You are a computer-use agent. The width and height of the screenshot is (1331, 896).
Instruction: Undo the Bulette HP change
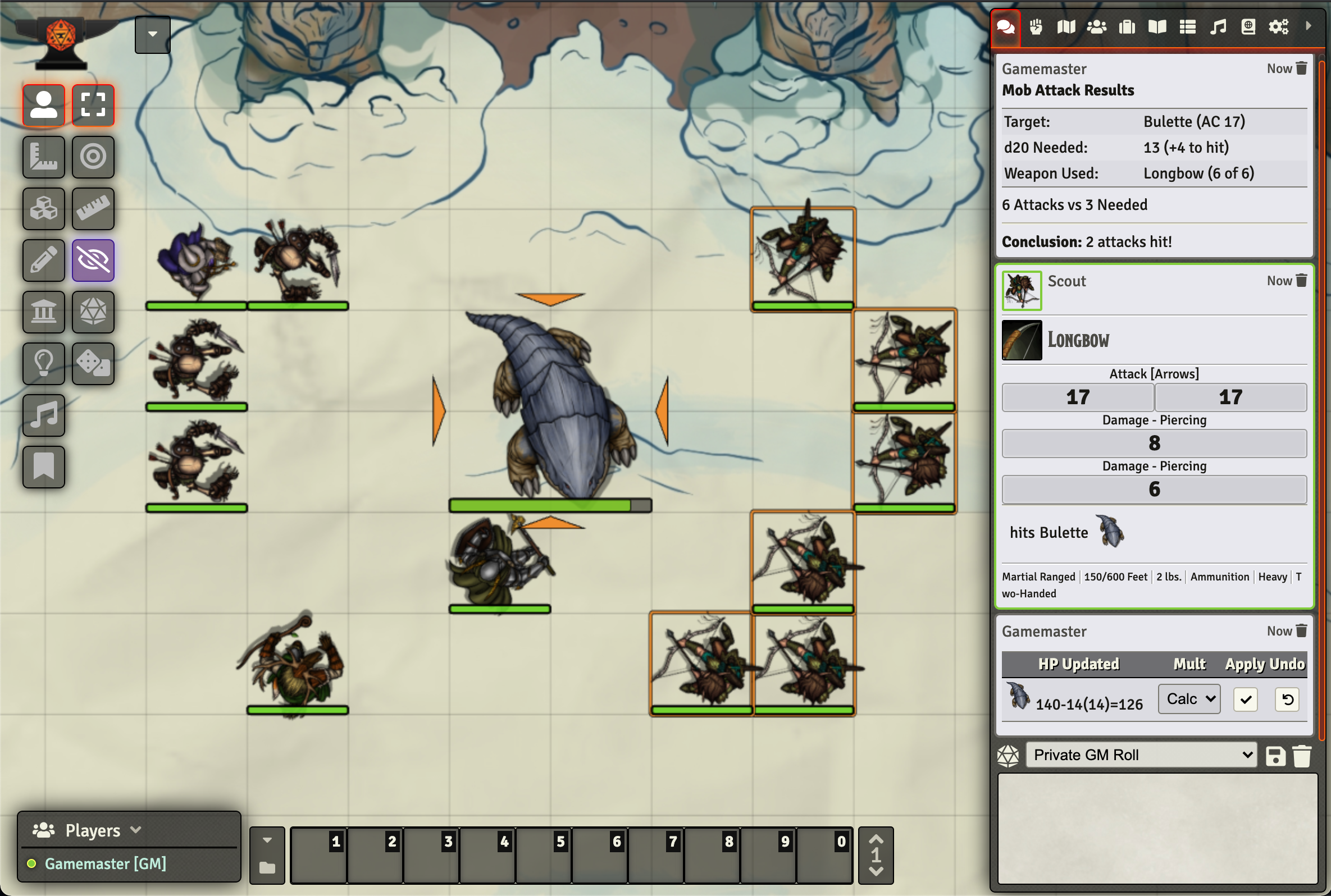point(1287,699)
